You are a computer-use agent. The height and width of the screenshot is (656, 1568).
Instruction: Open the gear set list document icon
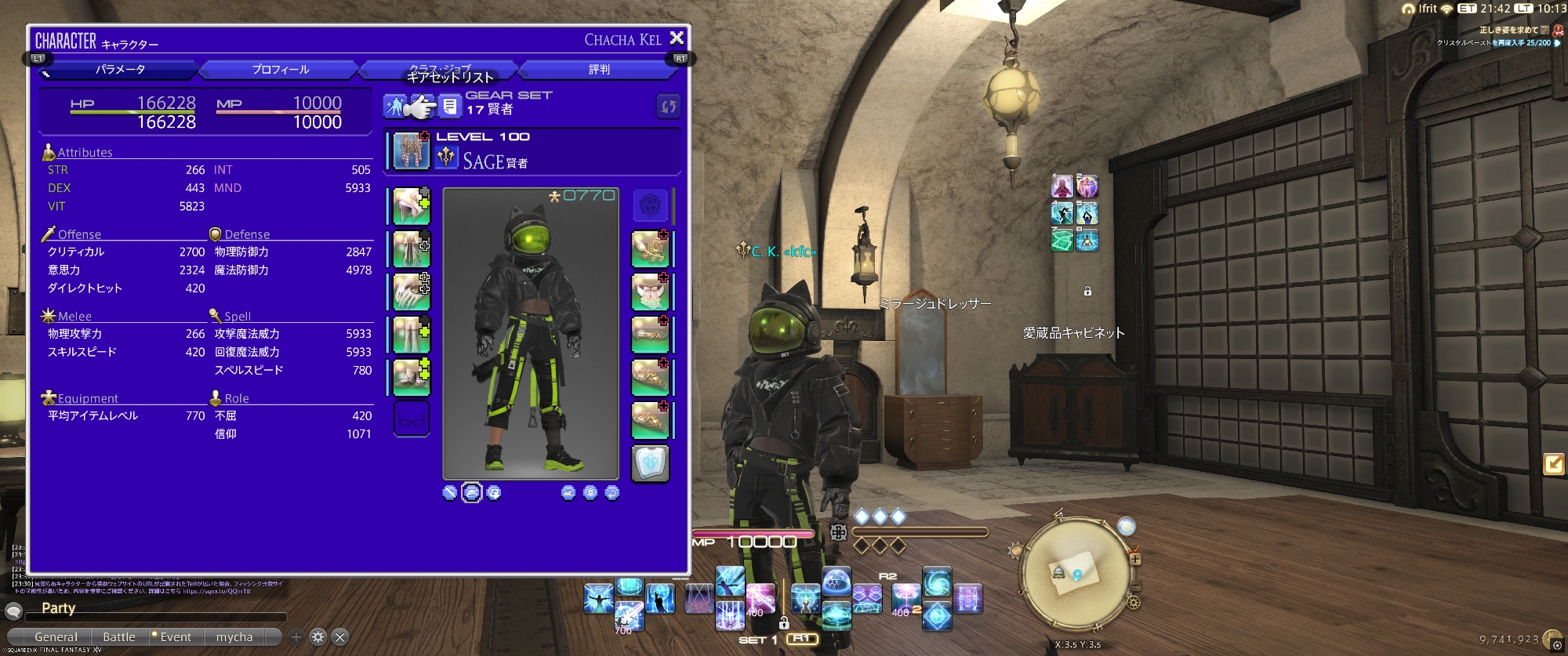coord(449,106)
